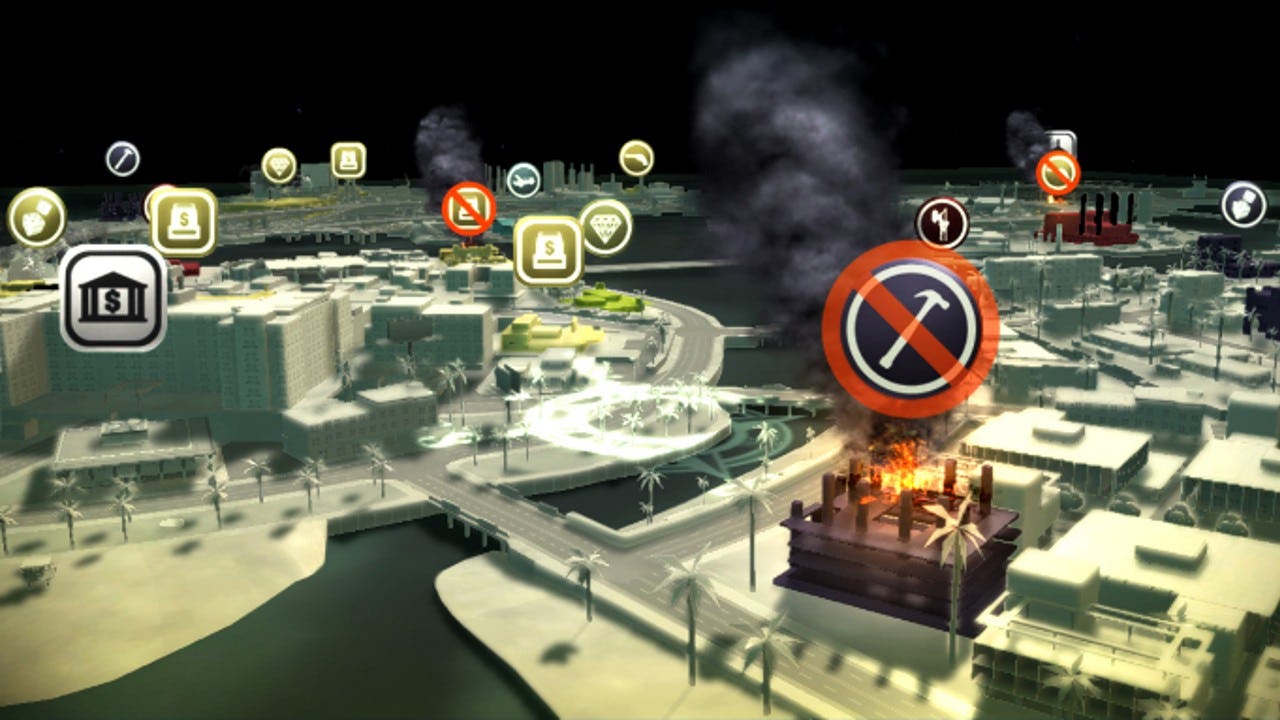
Task: Click the small diamond marker at upper left
Action: (279, 164)
